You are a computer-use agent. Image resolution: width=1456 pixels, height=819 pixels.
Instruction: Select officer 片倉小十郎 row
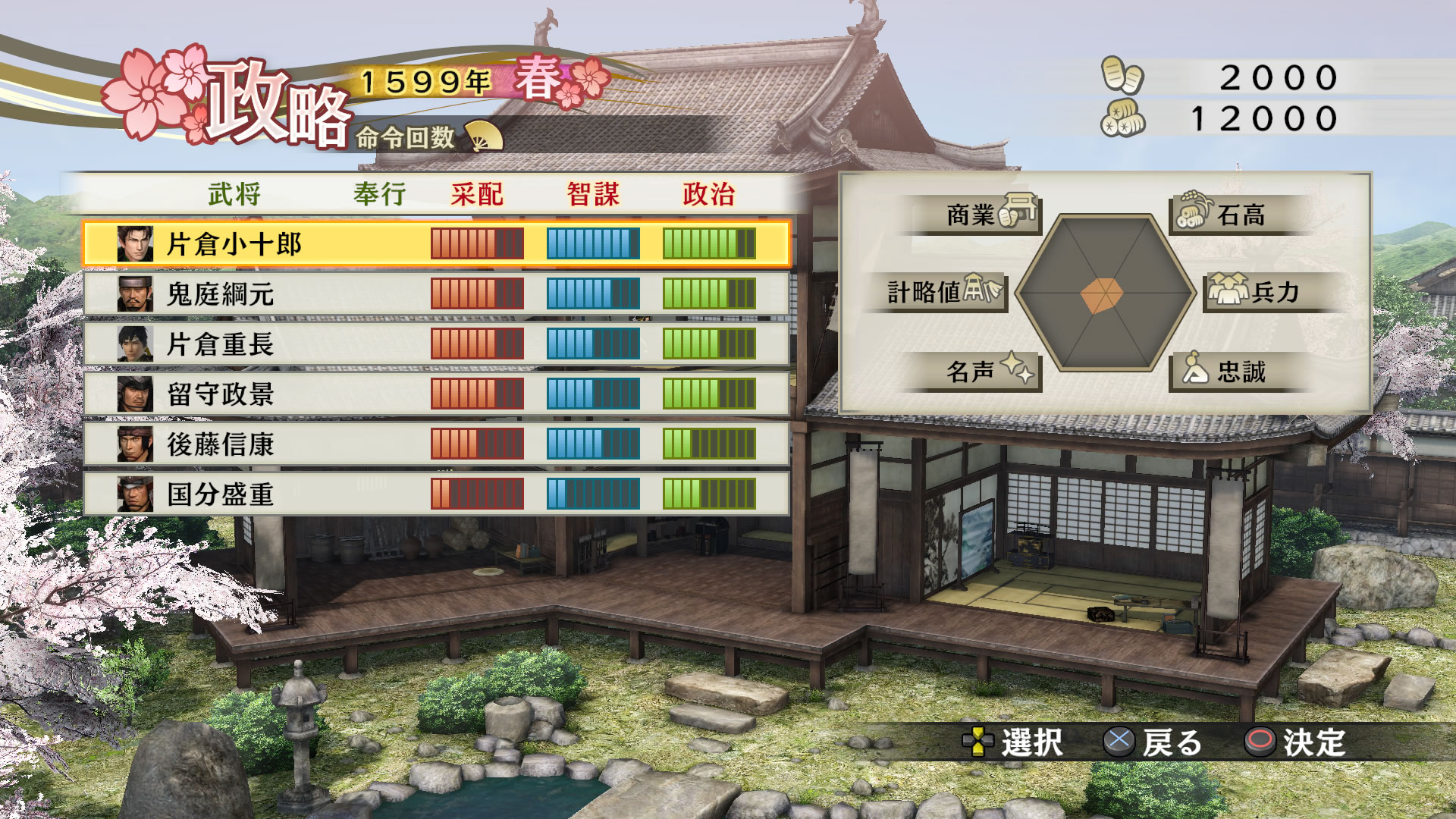point(436,244)
